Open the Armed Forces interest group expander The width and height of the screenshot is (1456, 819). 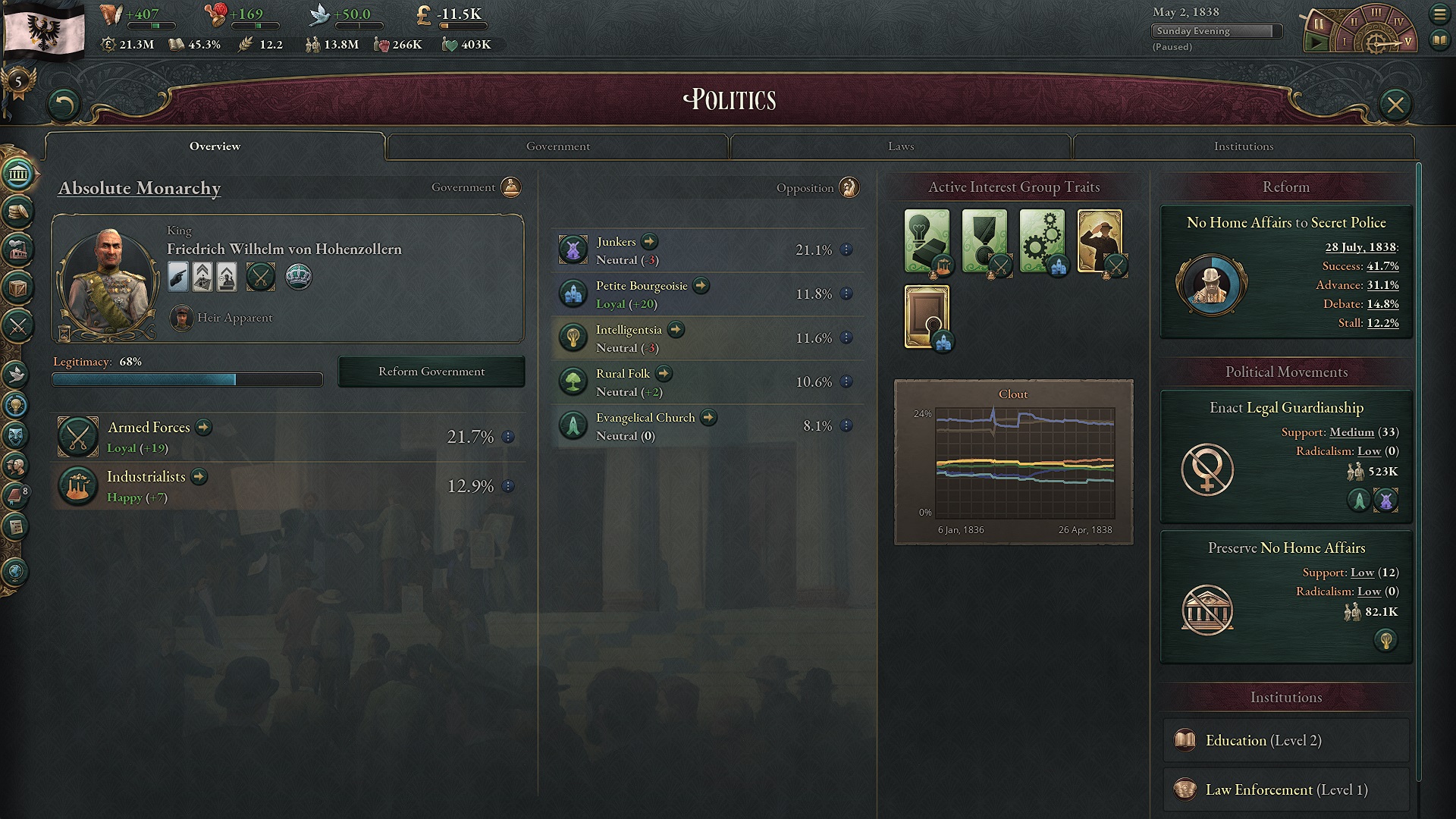coord(202,427)
